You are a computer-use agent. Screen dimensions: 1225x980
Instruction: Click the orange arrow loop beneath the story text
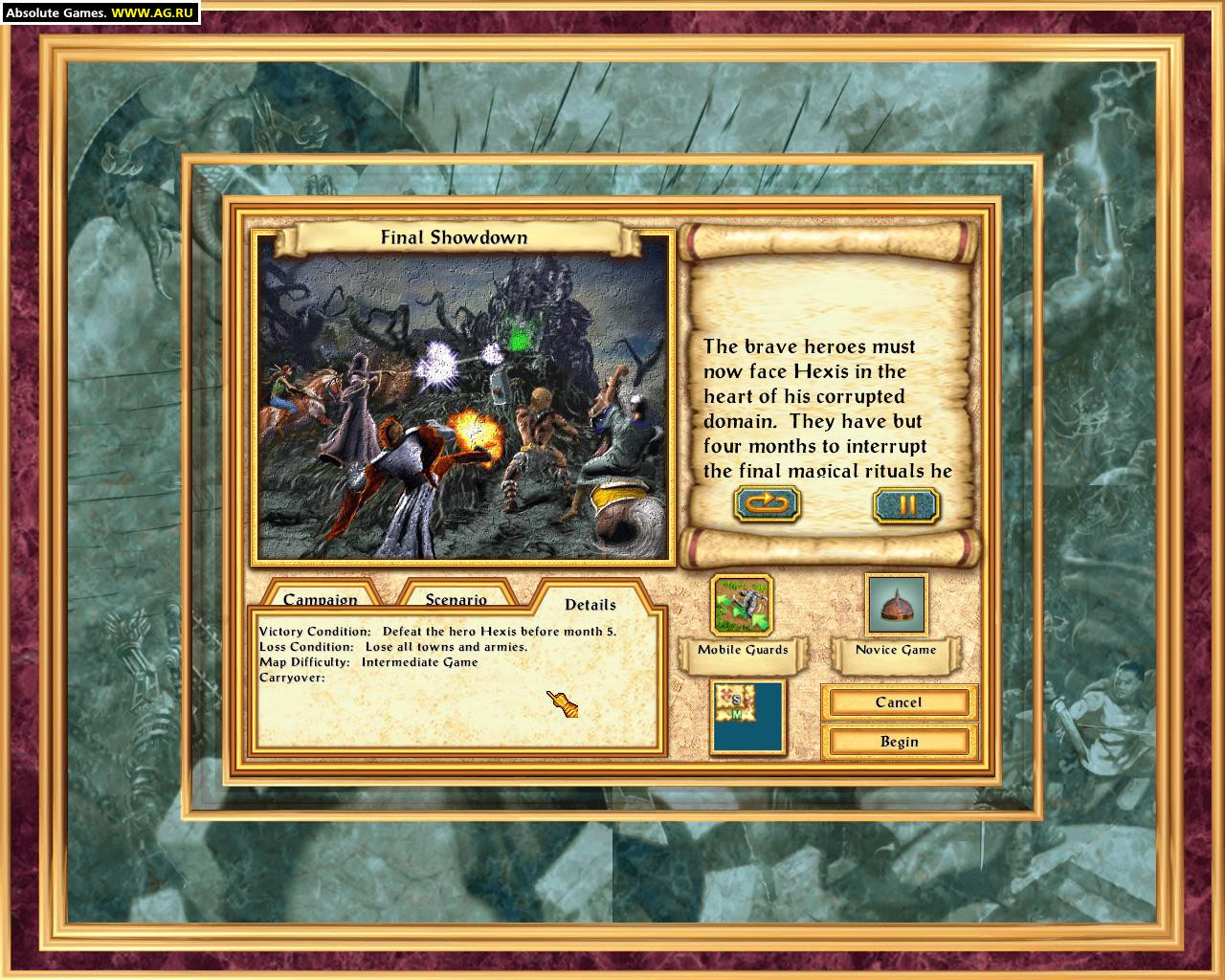[x=767, y=504]
